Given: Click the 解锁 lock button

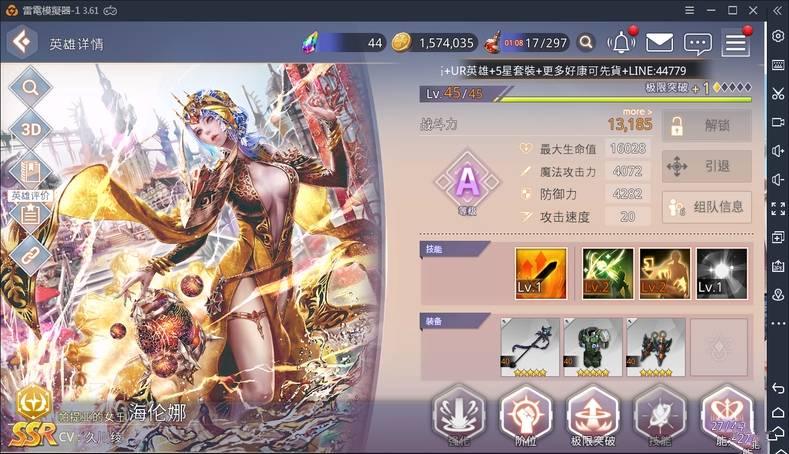Looking at the screenshot, I should 706,126.
